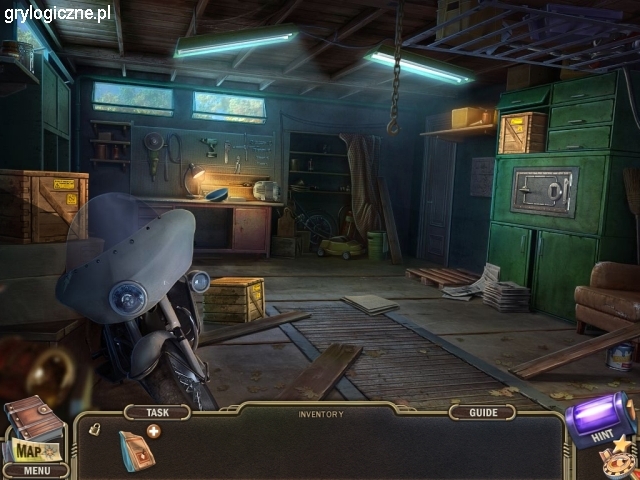Use the purple Hint button
Screen dimensions: 640x480
[x=600, y=418]
